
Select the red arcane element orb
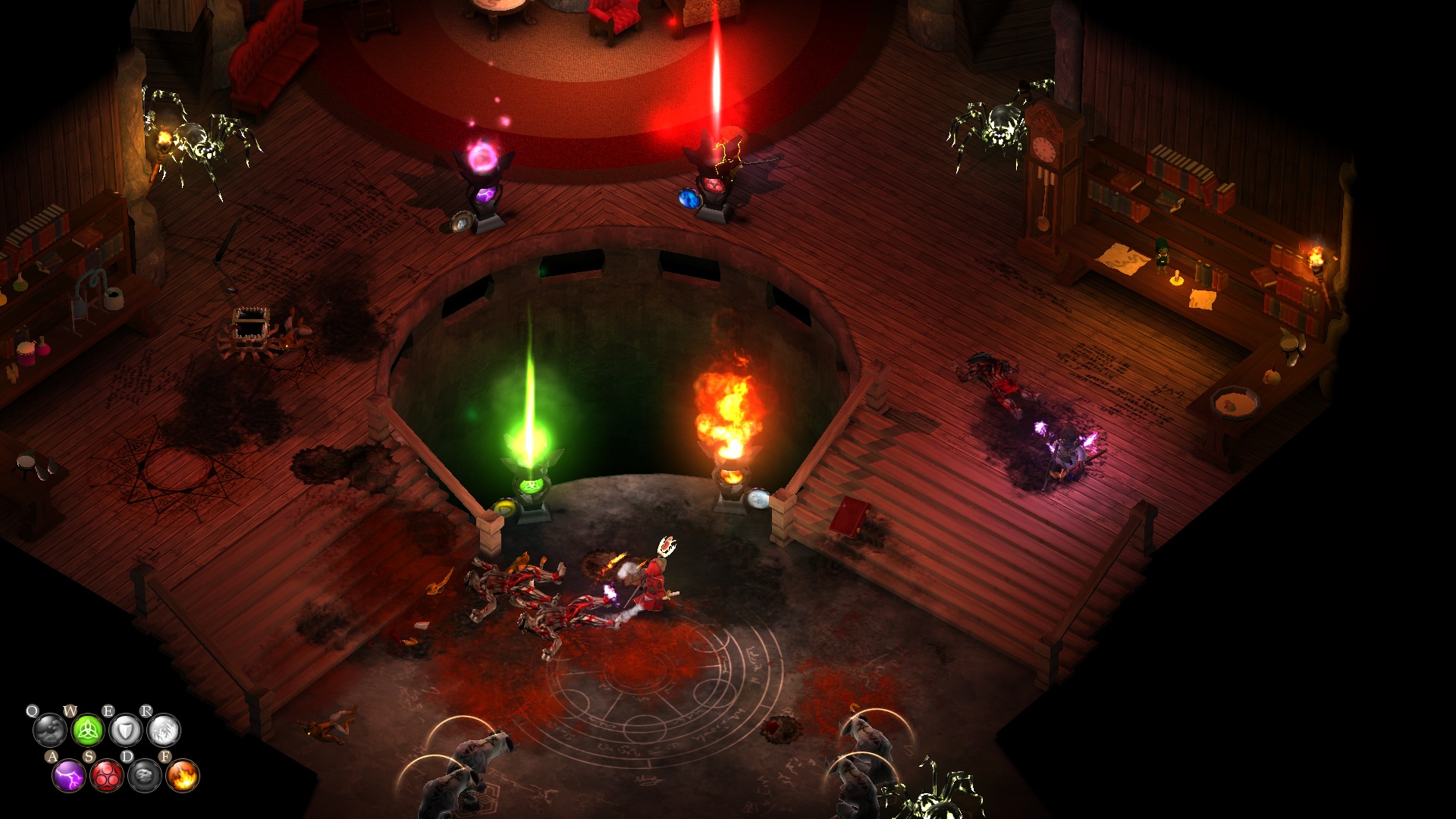click(x=107, y=776)
